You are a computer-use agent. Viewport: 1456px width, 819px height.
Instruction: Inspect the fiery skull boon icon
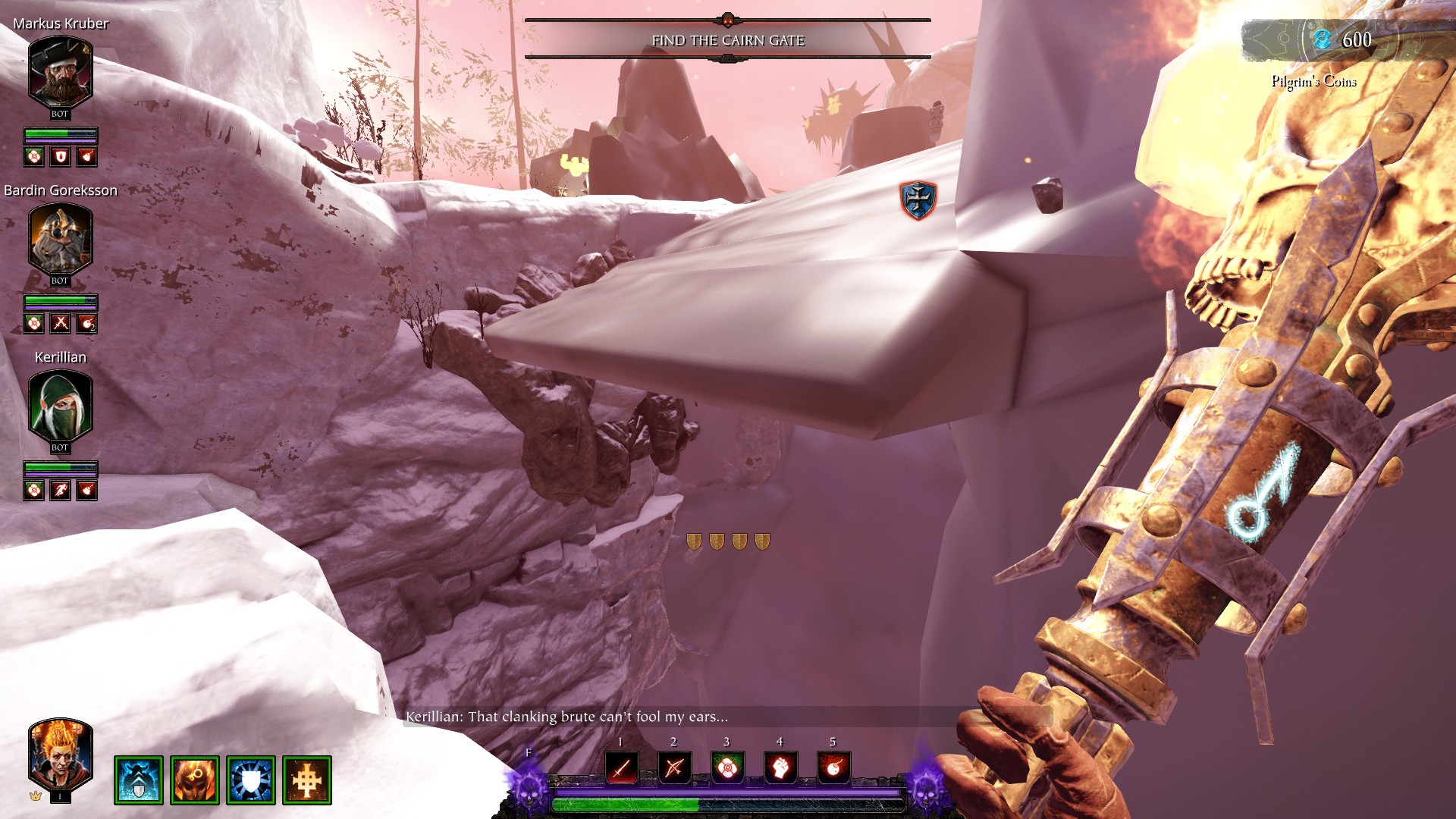(195, 780)
